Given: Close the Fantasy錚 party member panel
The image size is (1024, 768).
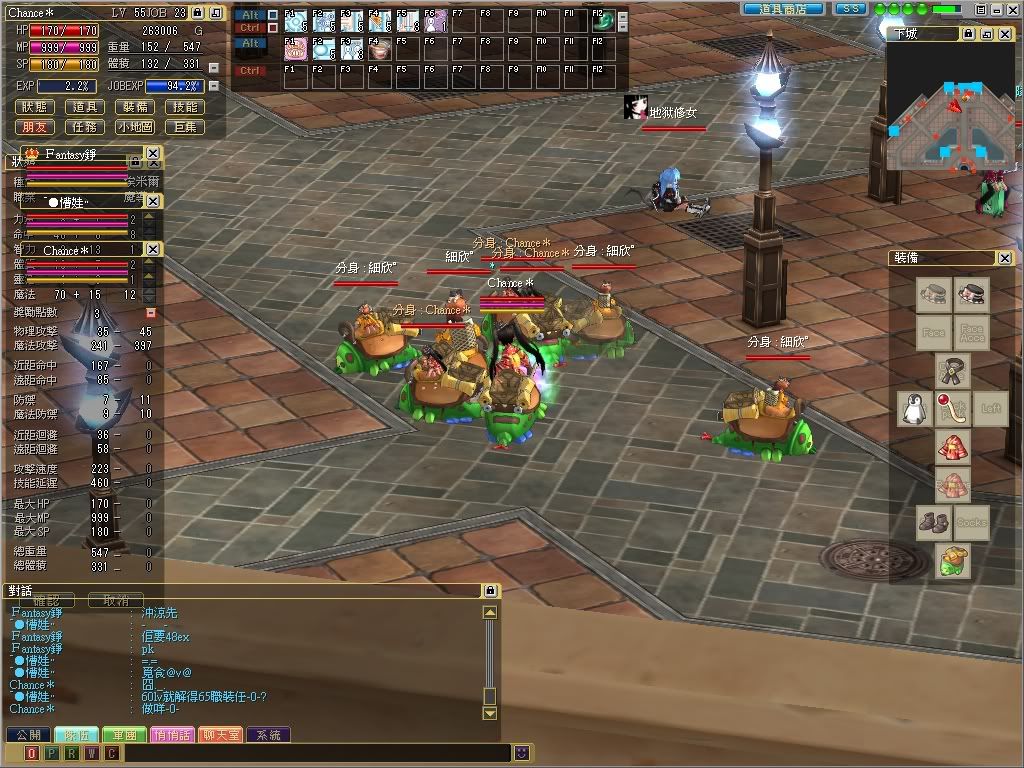Looking at the screenshot, I should pos(152,154).
